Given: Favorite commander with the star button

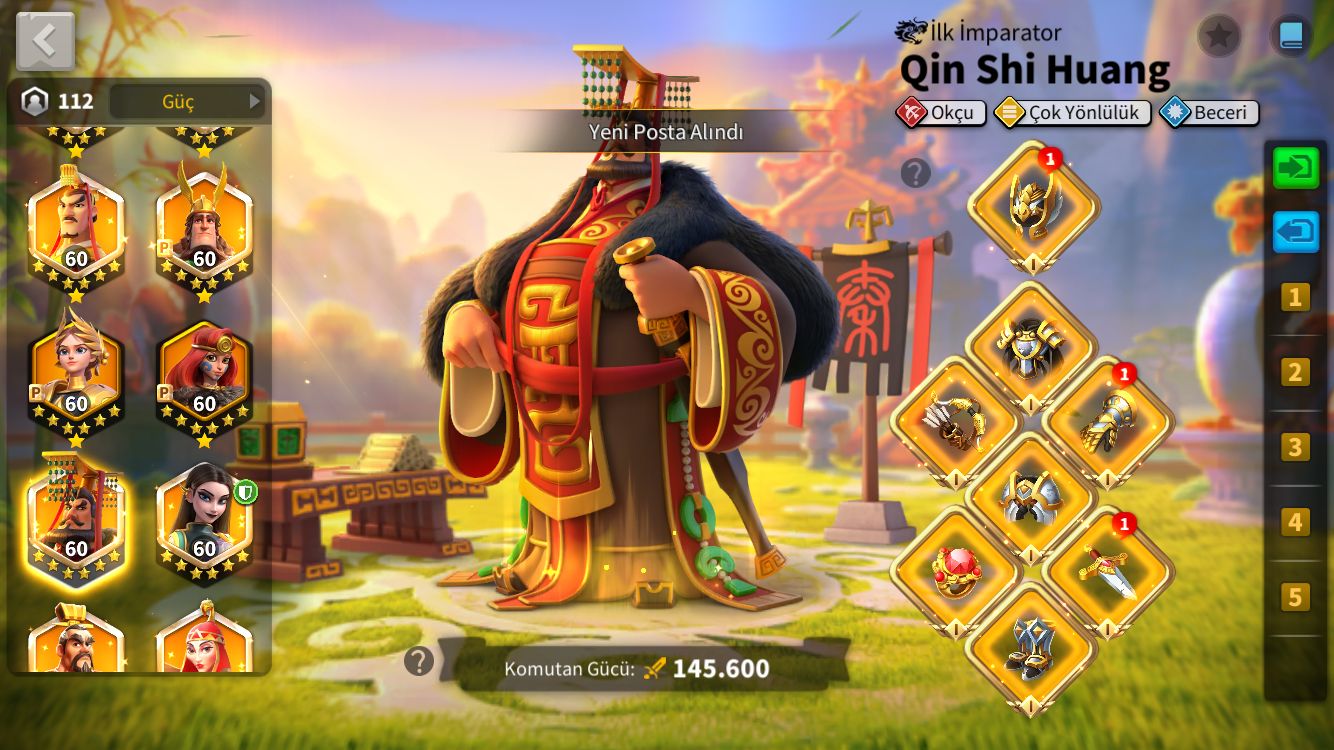Looking at the screenshot, I should pos(1218,37).
